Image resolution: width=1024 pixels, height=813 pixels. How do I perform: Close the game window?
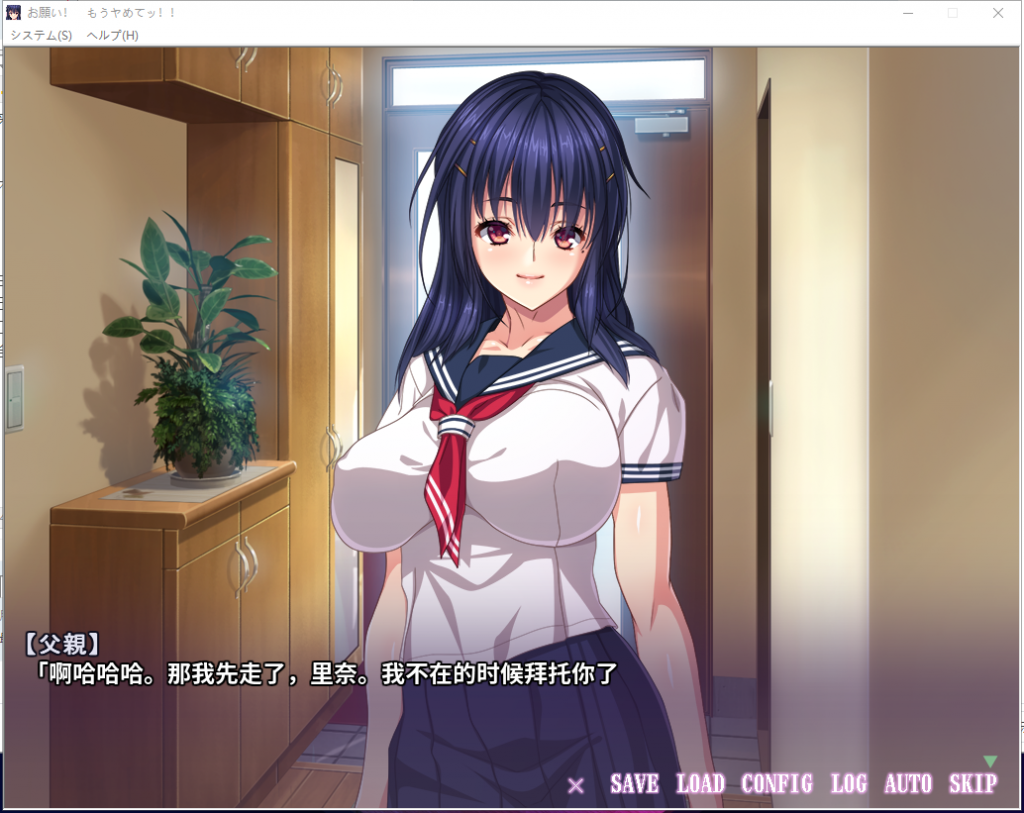pyautogui.click(x=998, y=13)
